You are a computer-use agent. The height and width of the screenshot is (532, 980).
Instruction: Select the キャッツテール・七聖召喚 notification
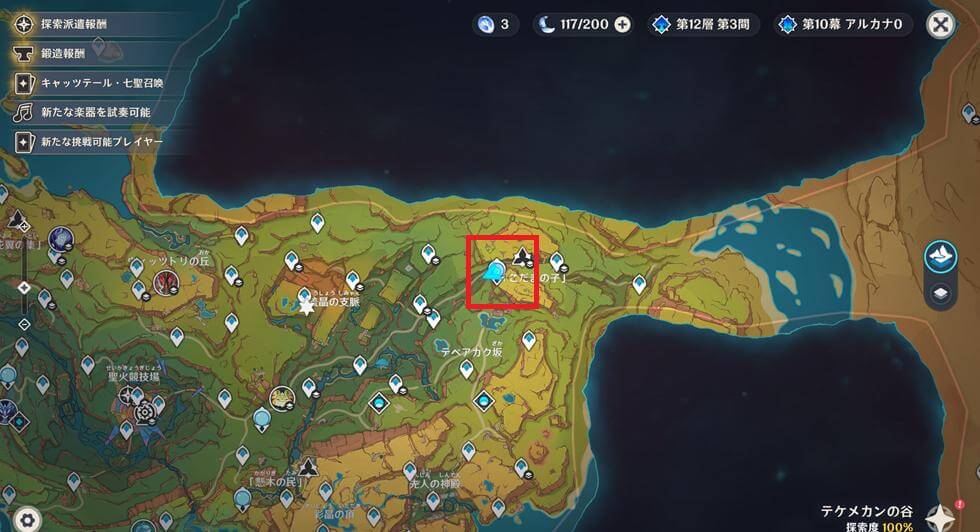tap(90, 84)
